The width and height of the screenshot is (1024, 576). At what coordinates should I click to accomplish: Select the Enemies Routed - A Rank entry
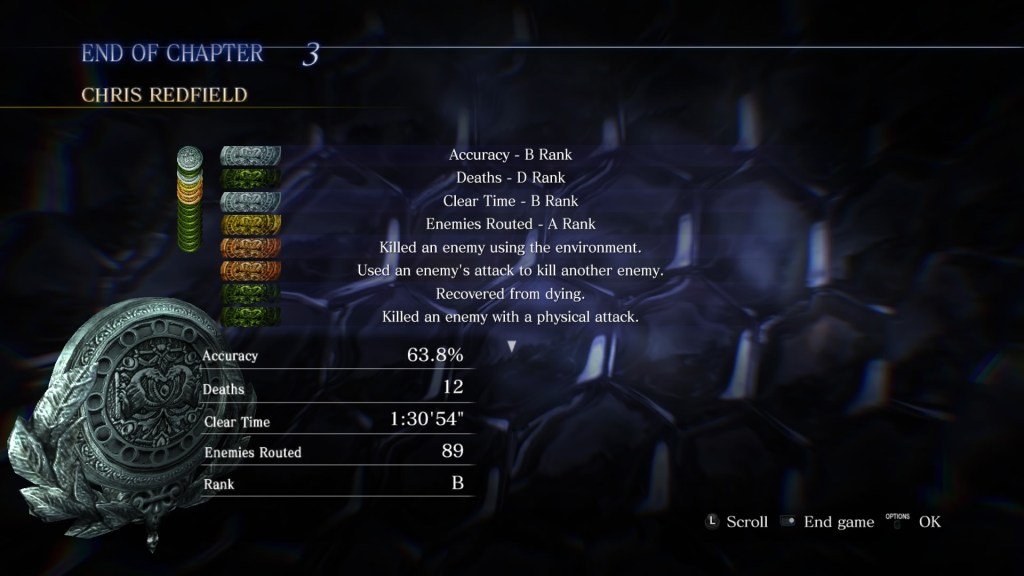510,224
